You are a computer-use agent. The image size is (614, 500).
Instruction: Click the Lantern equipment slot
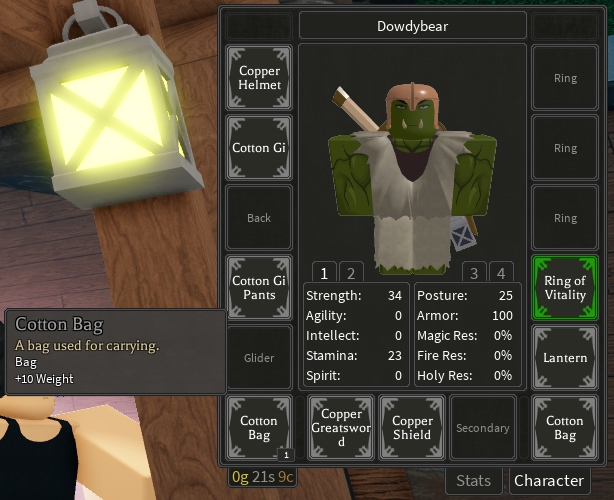click(x=565, y=358)
